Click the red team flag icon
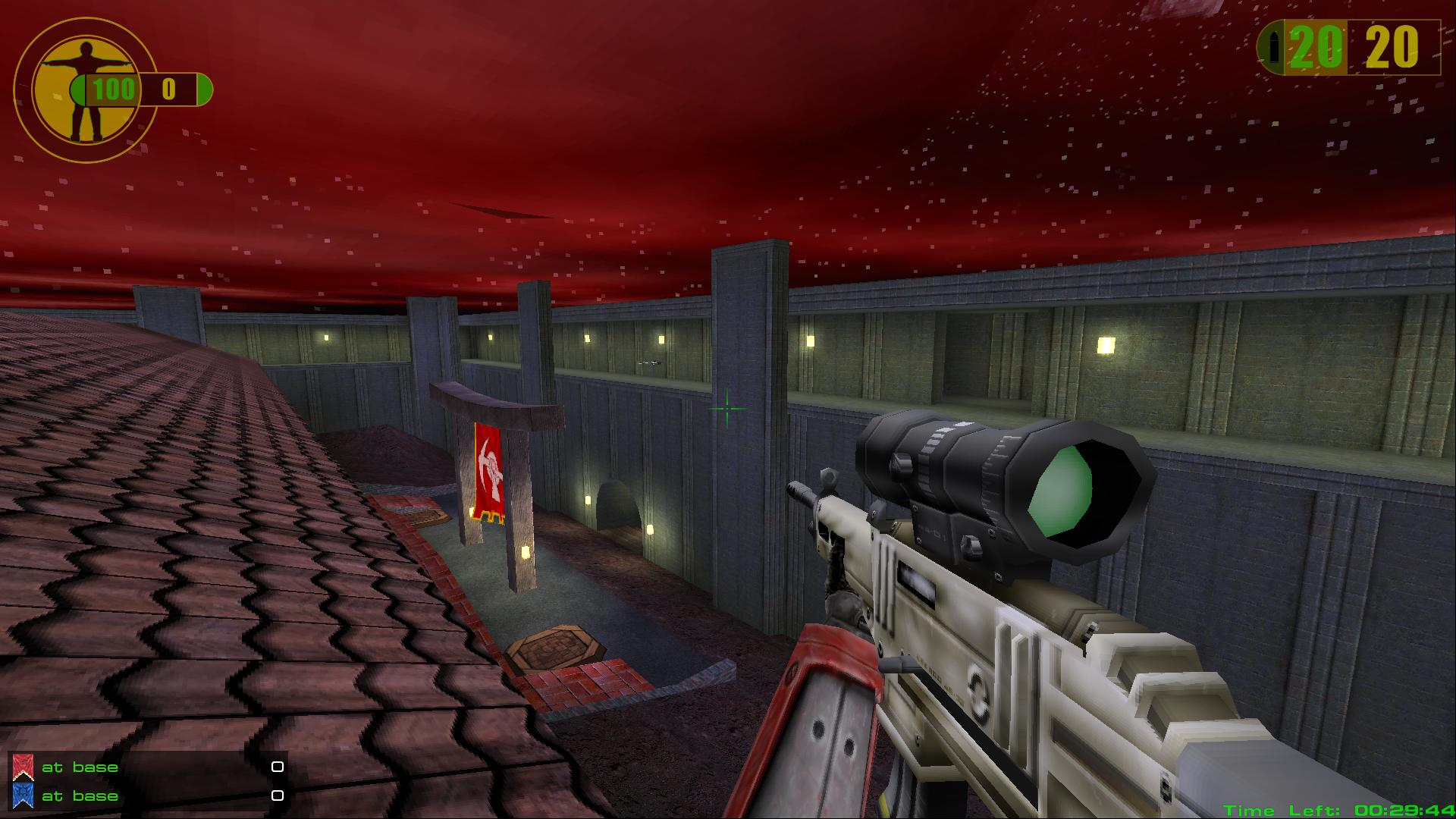The height and width of the screenshot is (819, 1456). tap(24, 767)
